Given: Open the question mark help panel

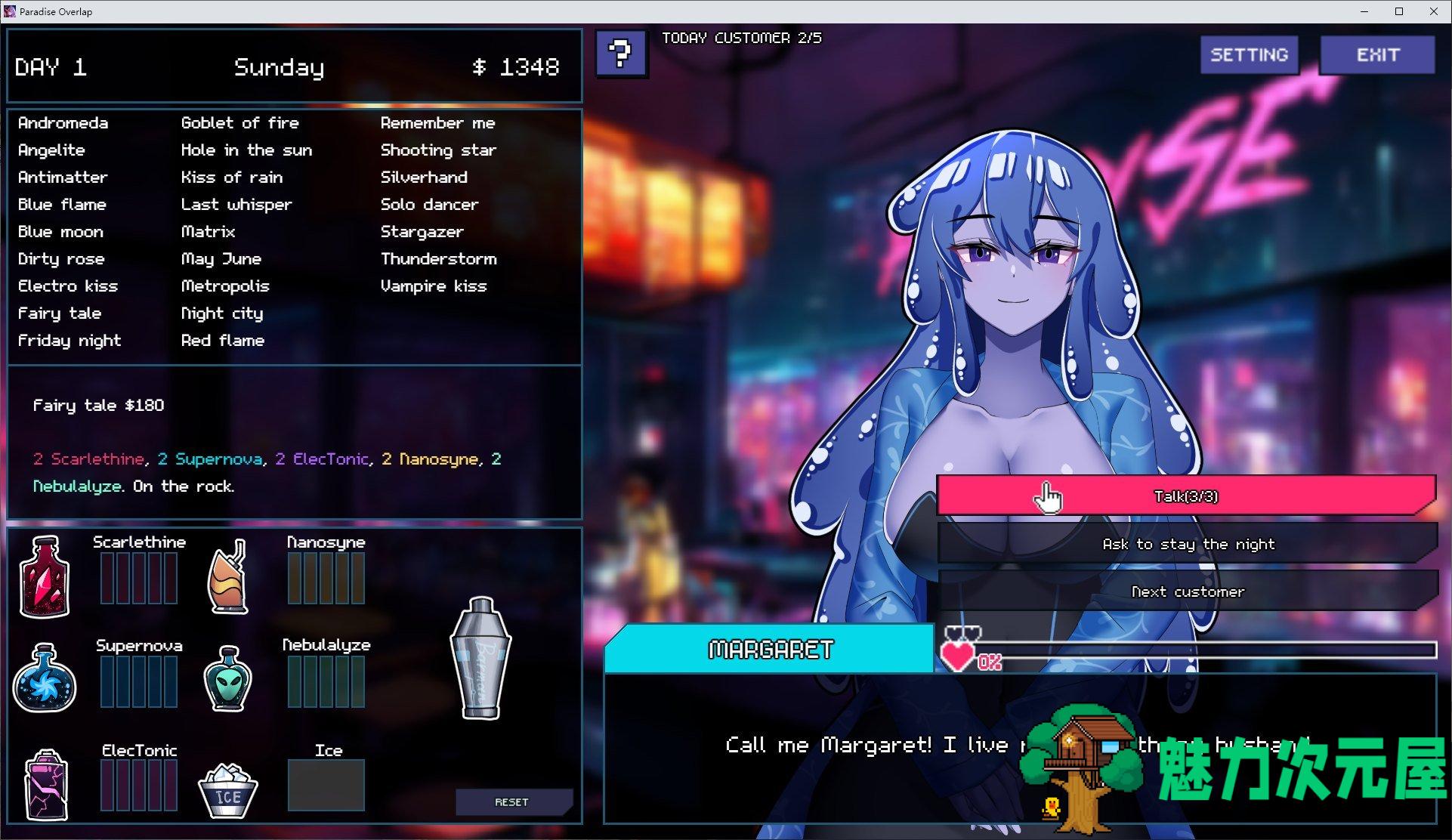Looking at the screenshot, I should (620, 54).
